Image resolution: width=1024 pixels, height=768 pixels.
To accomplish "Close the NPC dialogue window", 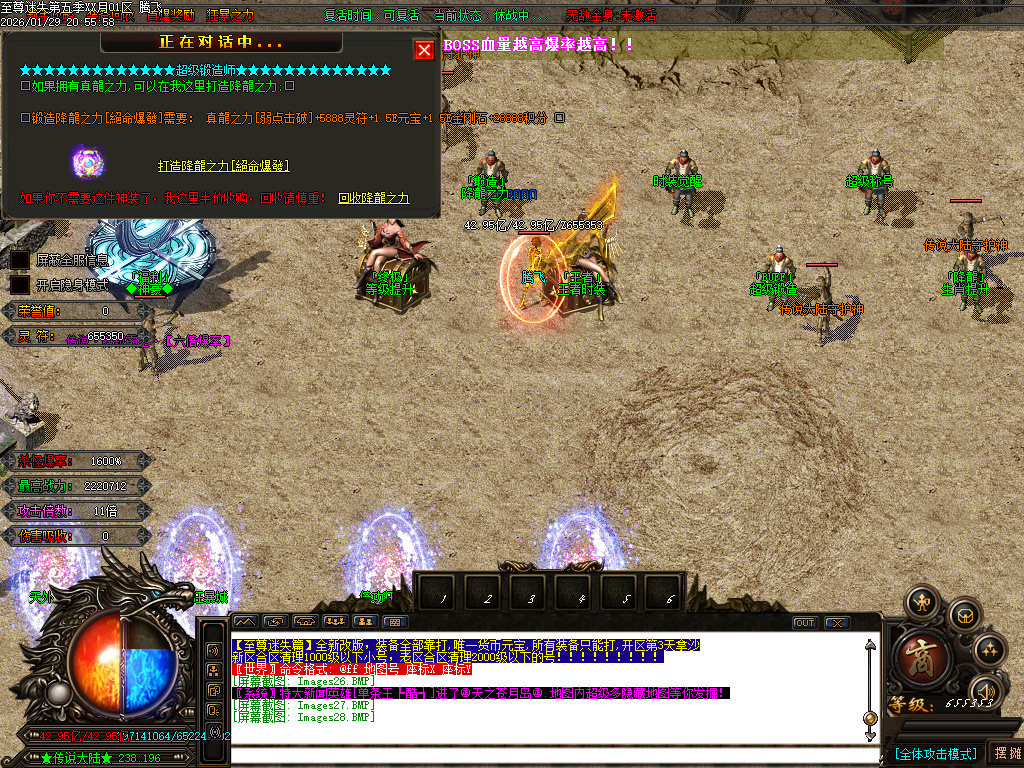I will [x=424, y=50].
